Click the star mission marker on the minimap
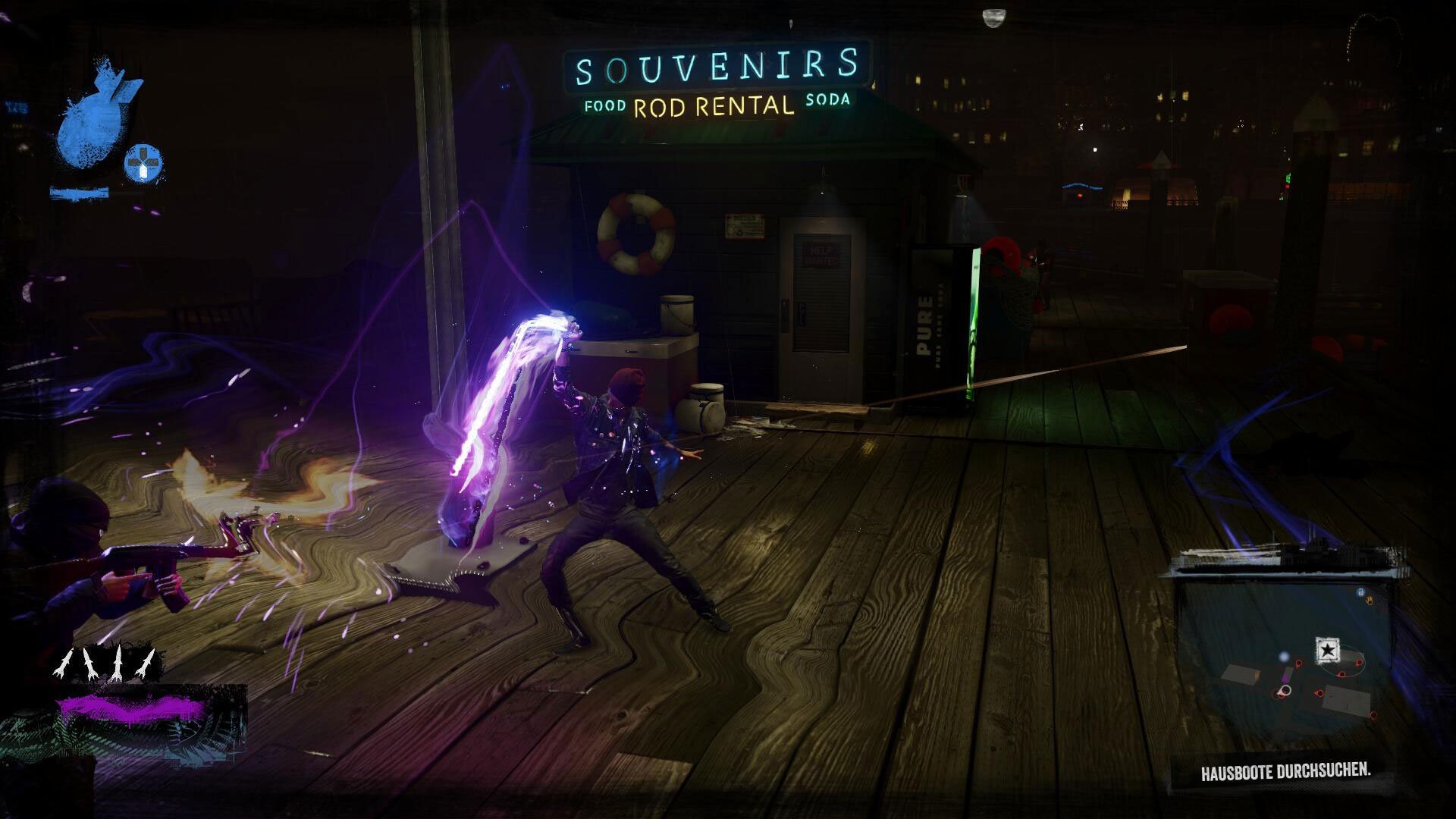This screenshot has height=819, width=1456. (1327, 648)
